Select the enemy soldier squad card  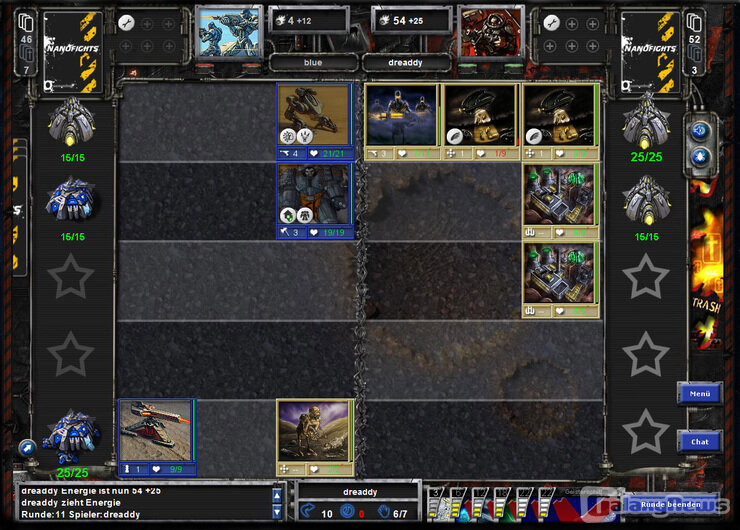[x=401, y=115]
